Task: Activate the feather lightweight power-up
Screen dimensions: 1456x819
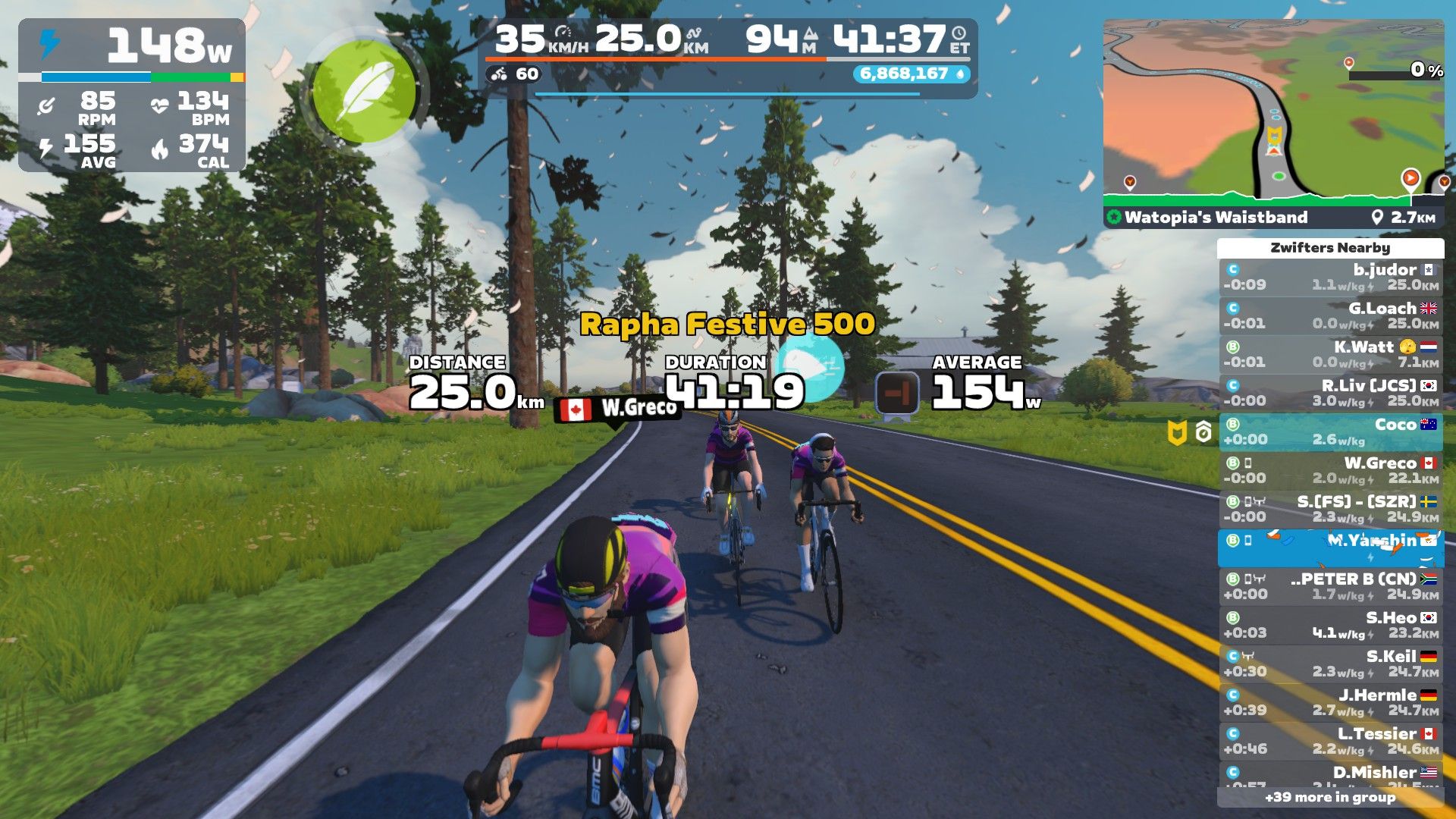Action: pos(364,91)
